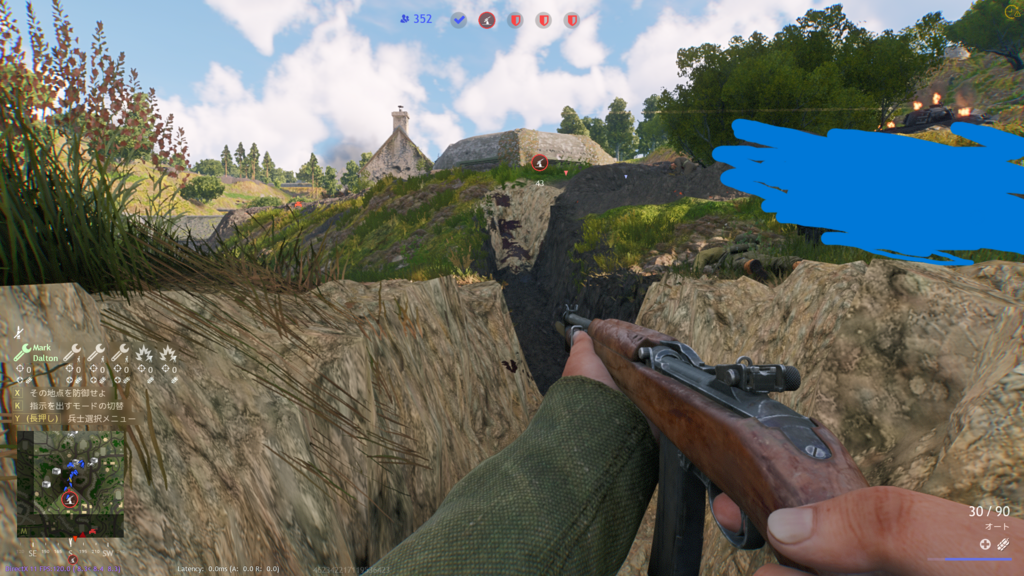Screen dimensions: 1024x576
Task: Select the captured checkmark objective icon
Action: (x=458, y=19)
